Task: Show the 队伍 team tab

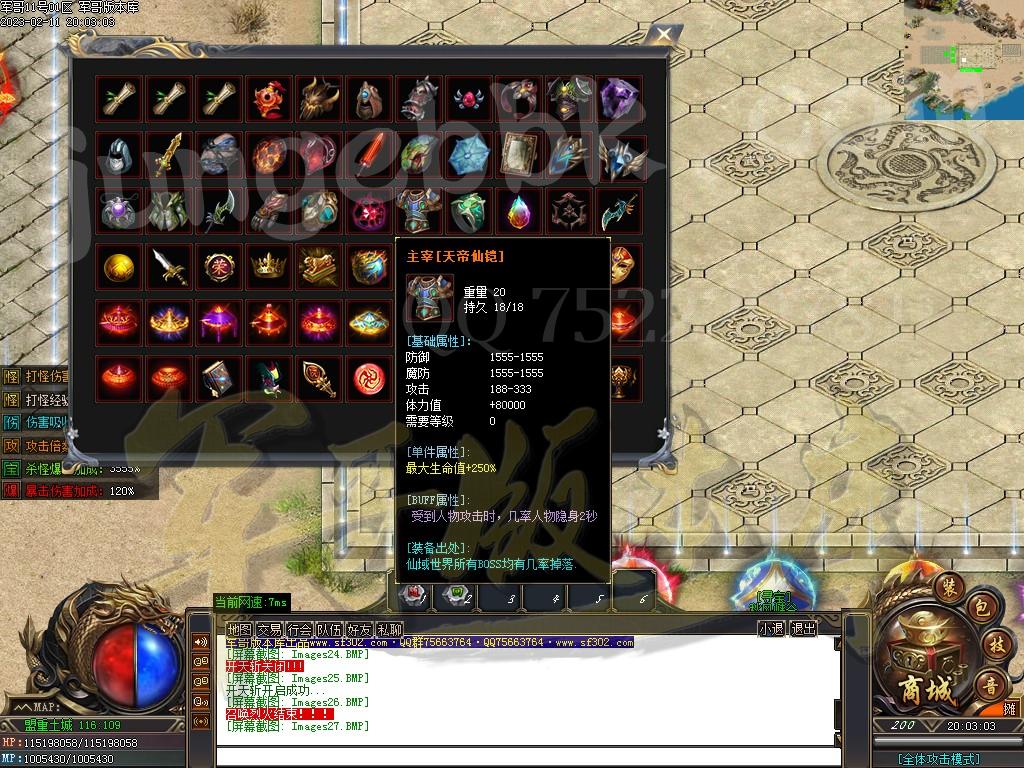Action: click(x=329, y=629)
